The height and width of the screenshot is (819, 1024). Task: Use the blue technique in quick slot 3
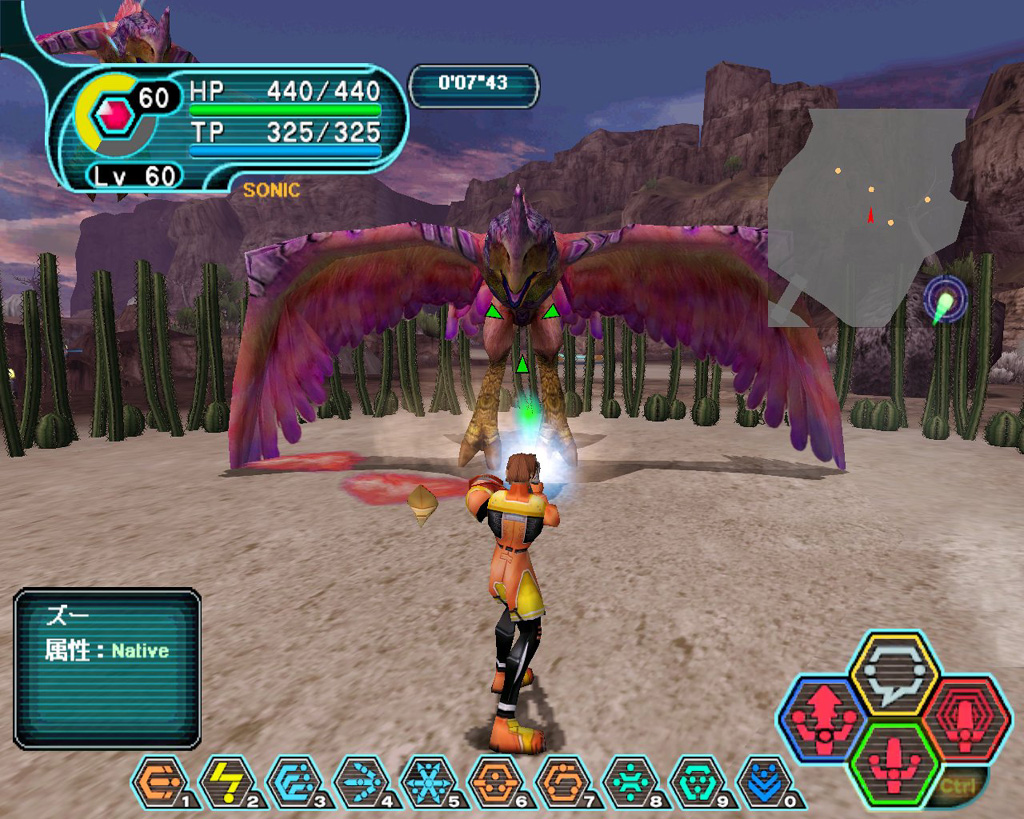pos(294,782)
